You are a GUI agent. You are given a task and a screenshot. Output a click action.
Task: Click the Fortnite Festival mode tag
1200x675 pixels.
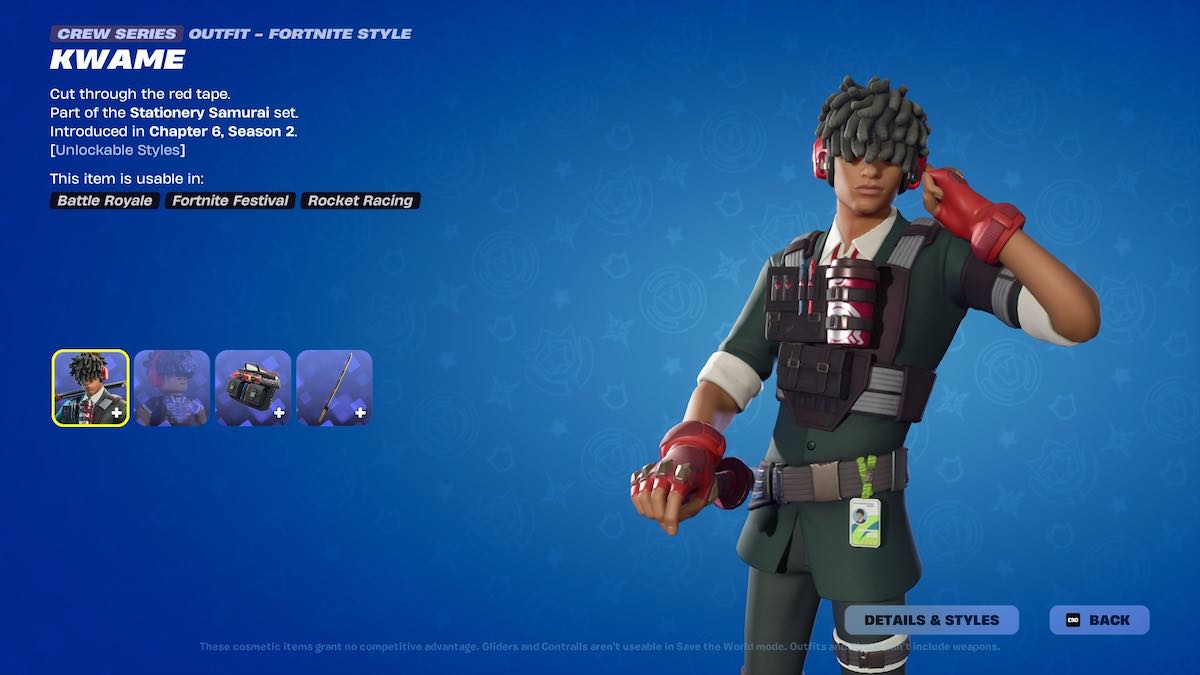tap(230, 201)
